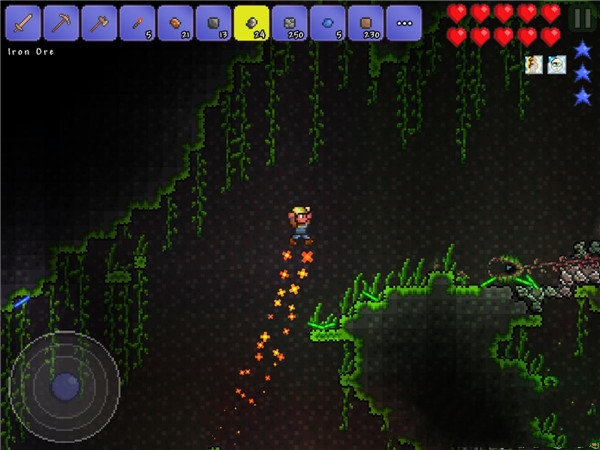Pick the copper ore stack of 21
600x450 pixels.
click(x=175, y=21)
